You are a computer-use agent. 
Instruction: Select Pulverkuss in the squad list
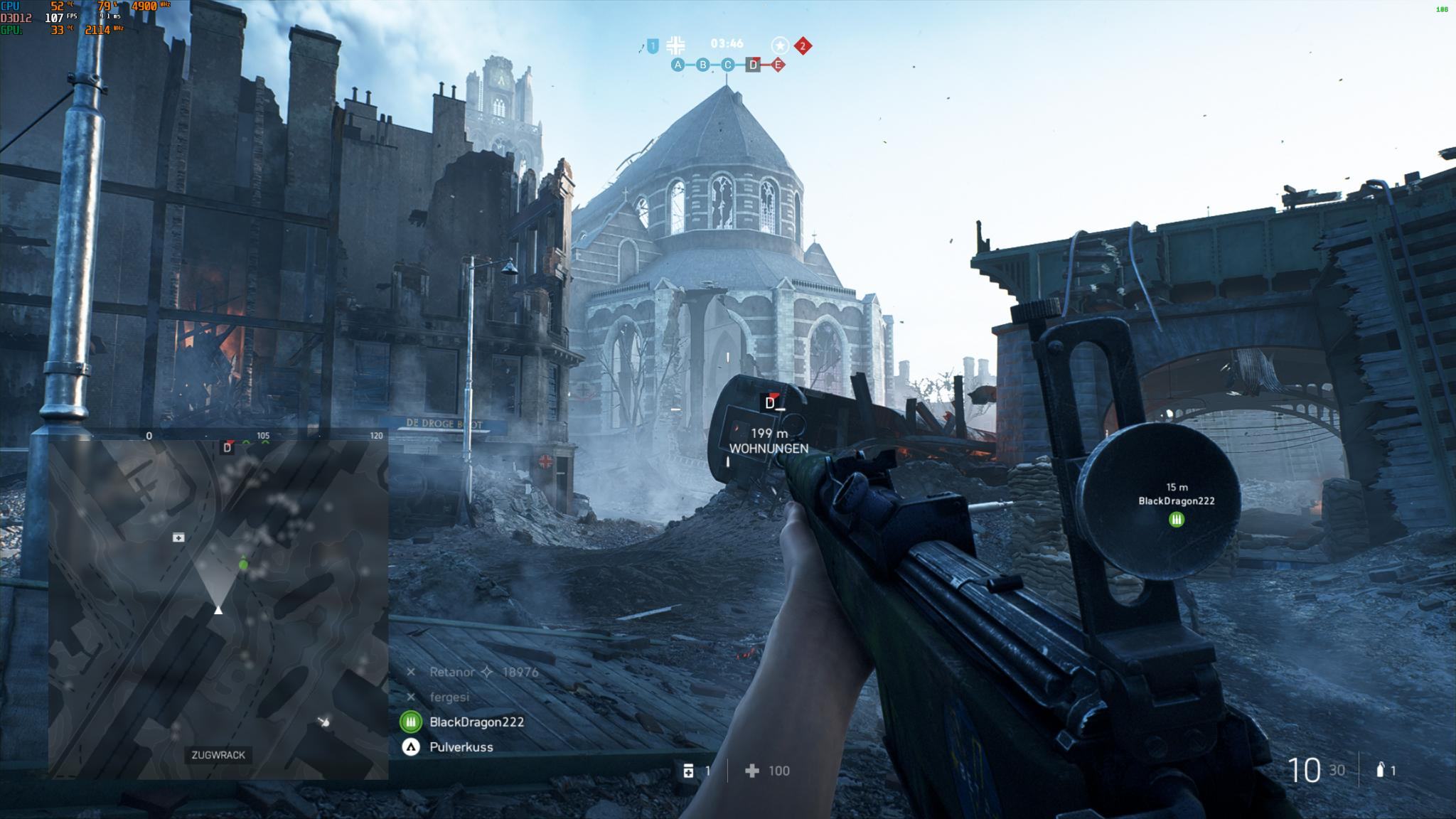pos(461,747)
